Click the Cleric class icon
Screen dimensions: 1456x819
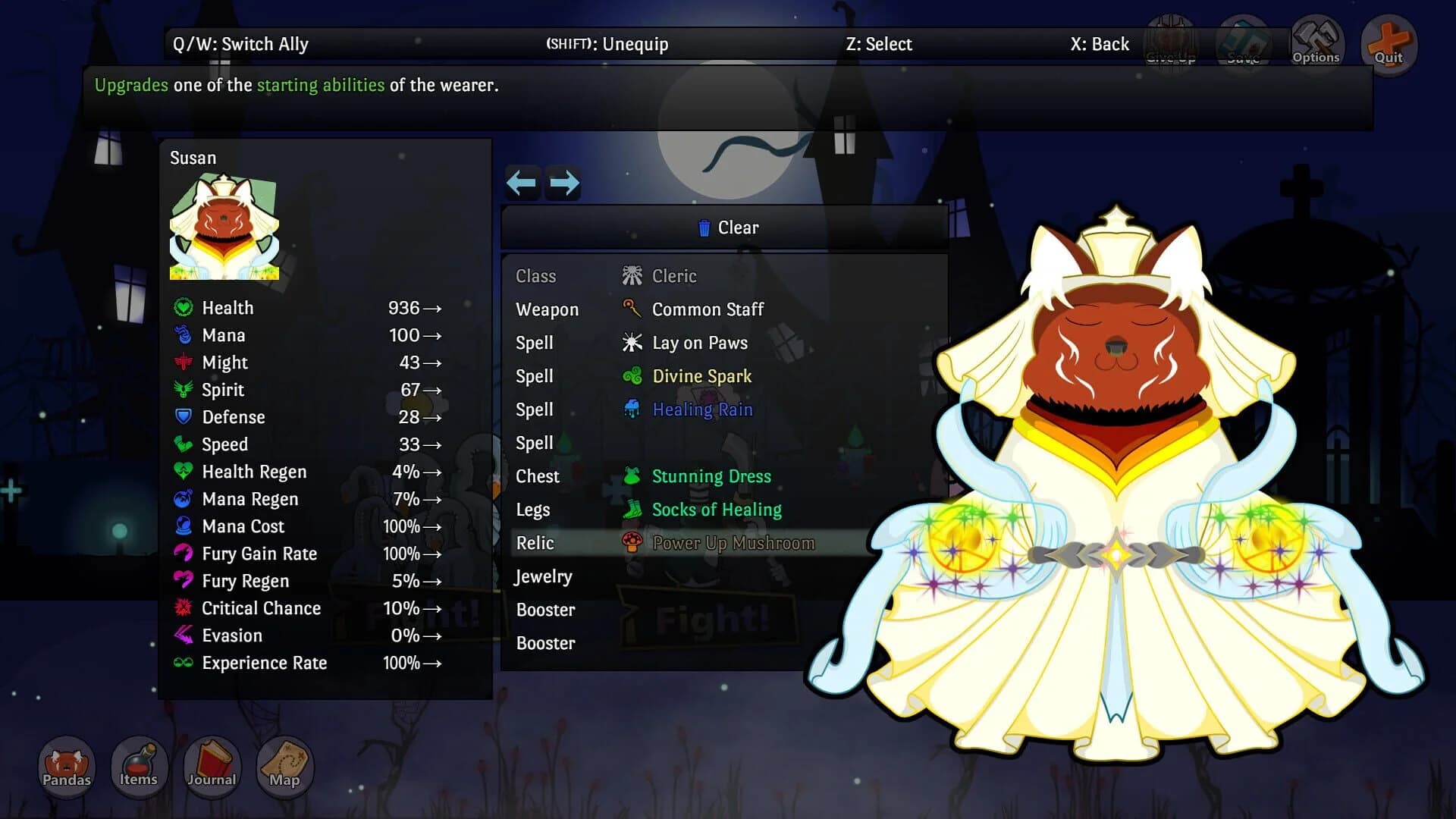click(633, 275)
